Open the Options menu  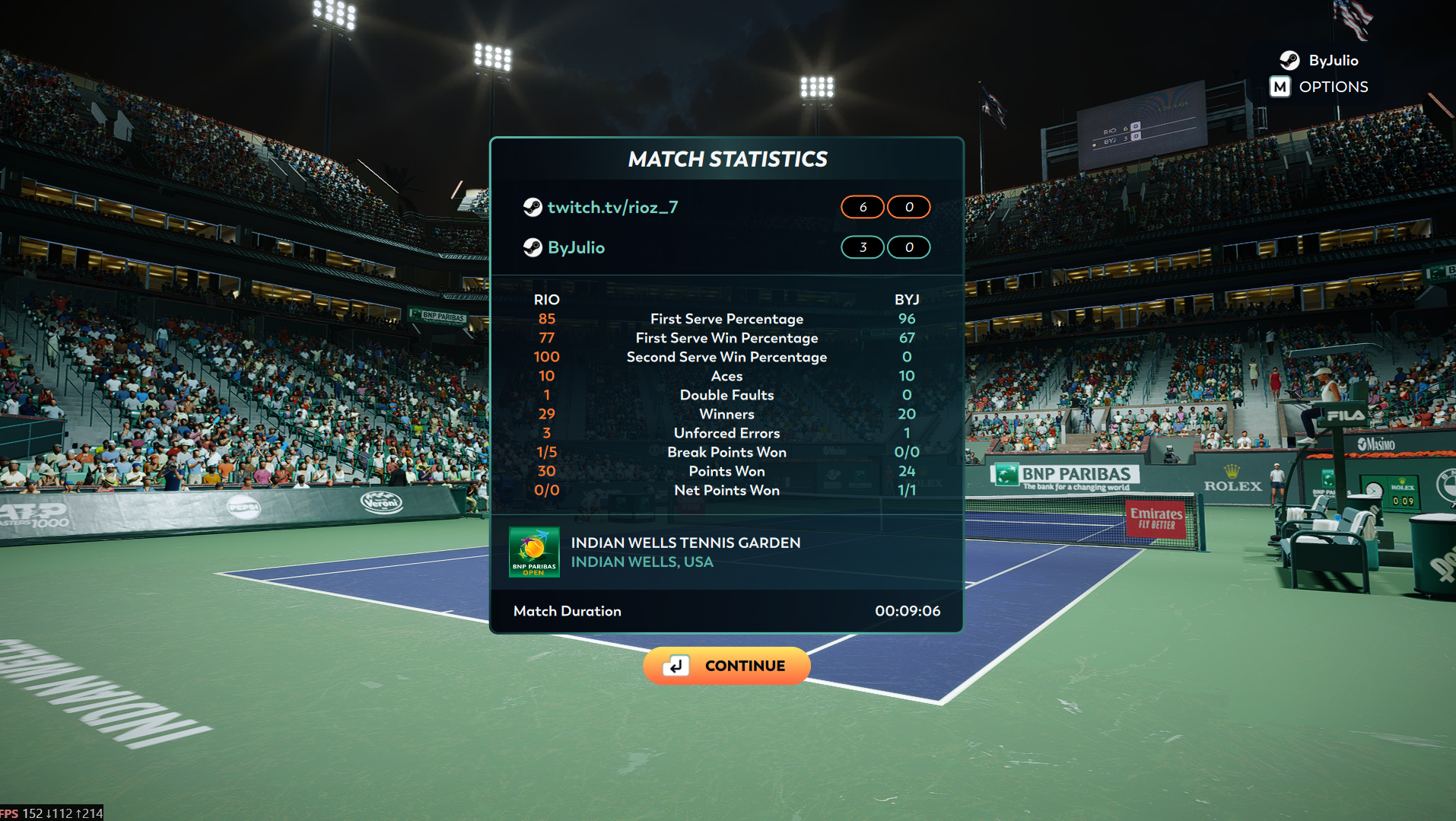[1319, 87]
